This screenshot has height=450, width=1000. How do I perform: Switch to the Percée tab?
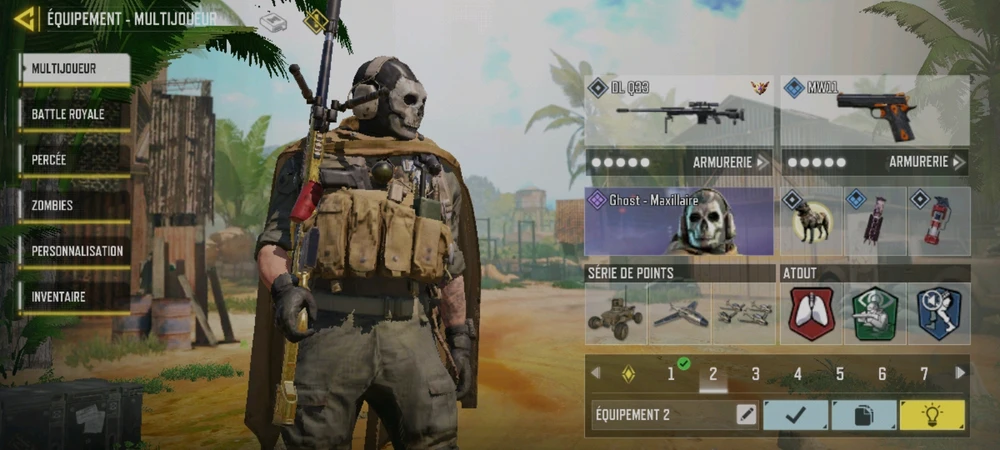[74, 160]
